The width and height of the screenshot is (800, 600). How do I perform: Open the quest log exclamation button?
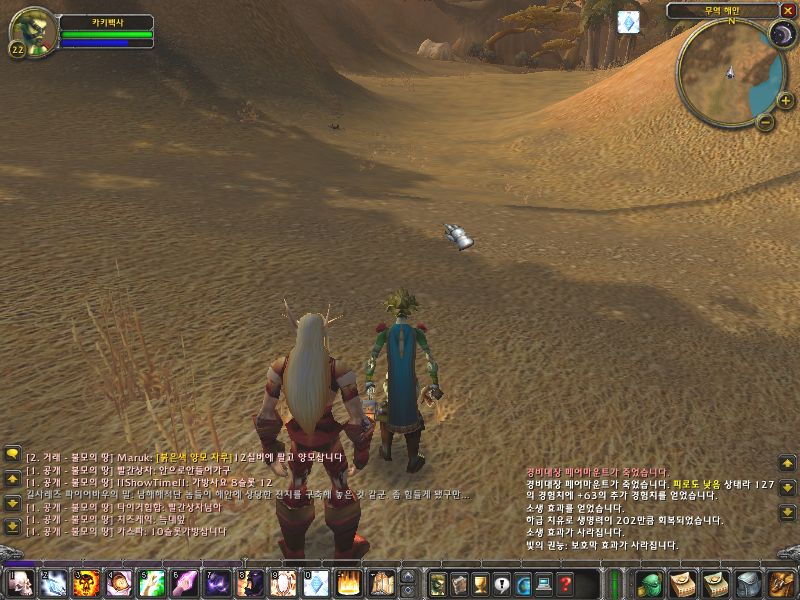point(502,582)
